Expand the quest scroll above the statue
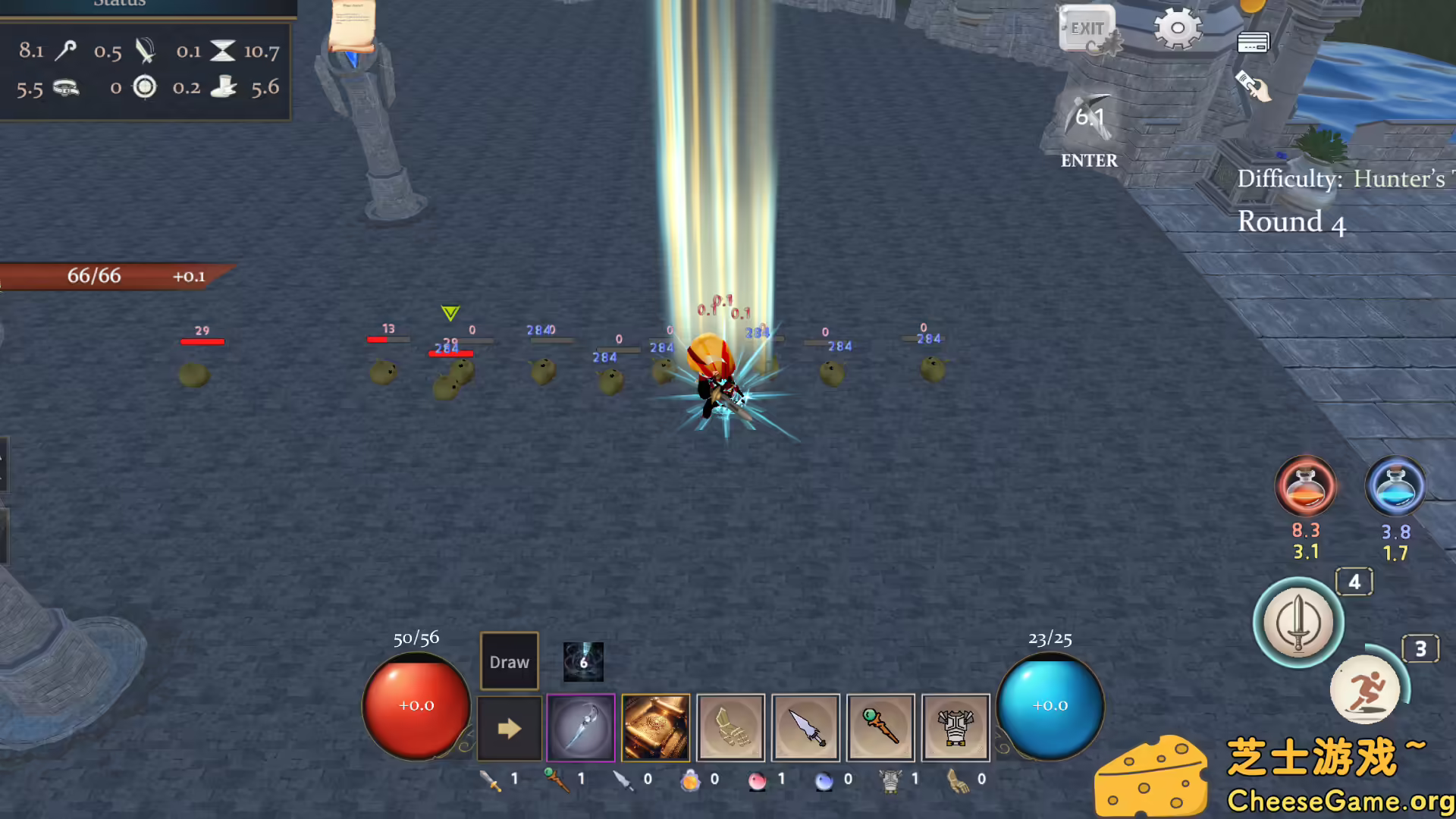The height and width of the screenshot is (819, 1456). click(351, 27)
